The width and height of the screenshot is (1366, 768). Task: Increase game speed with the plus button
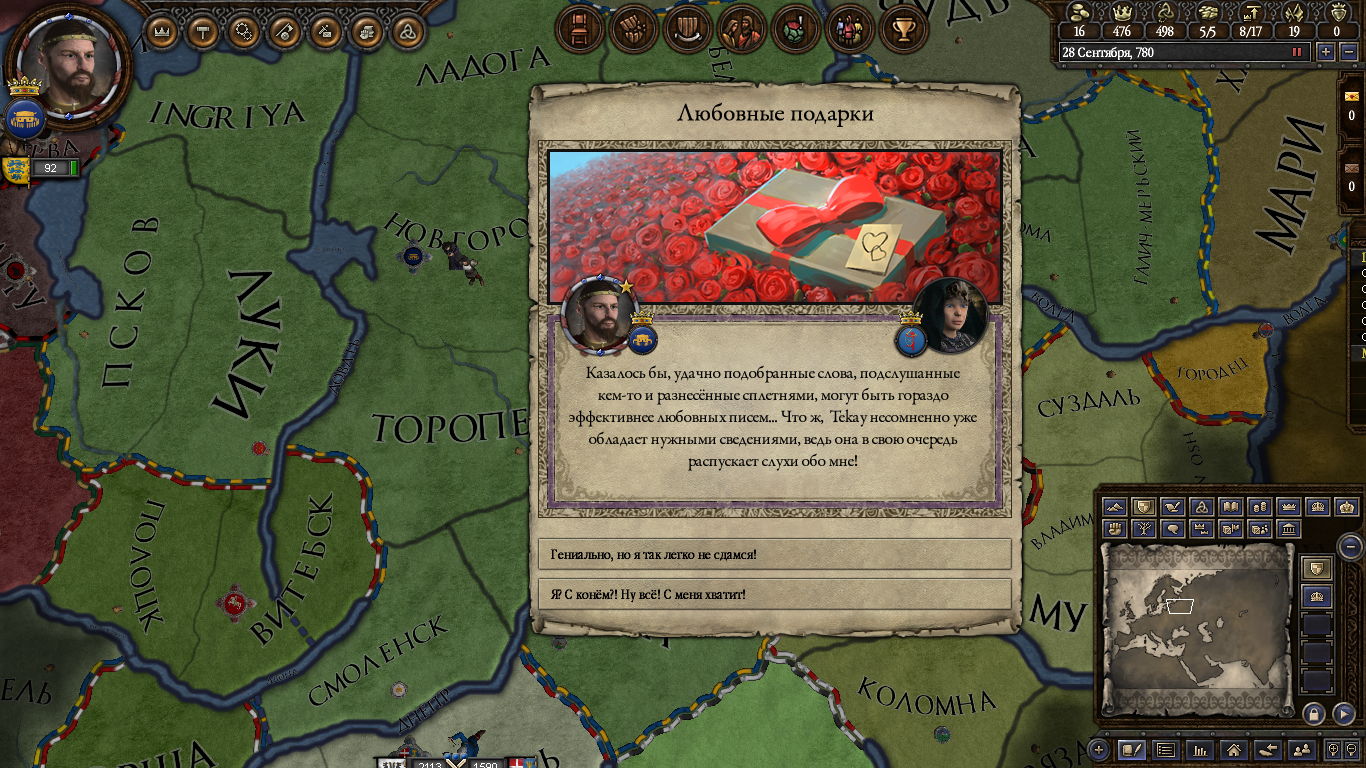tap(1326, 52)
